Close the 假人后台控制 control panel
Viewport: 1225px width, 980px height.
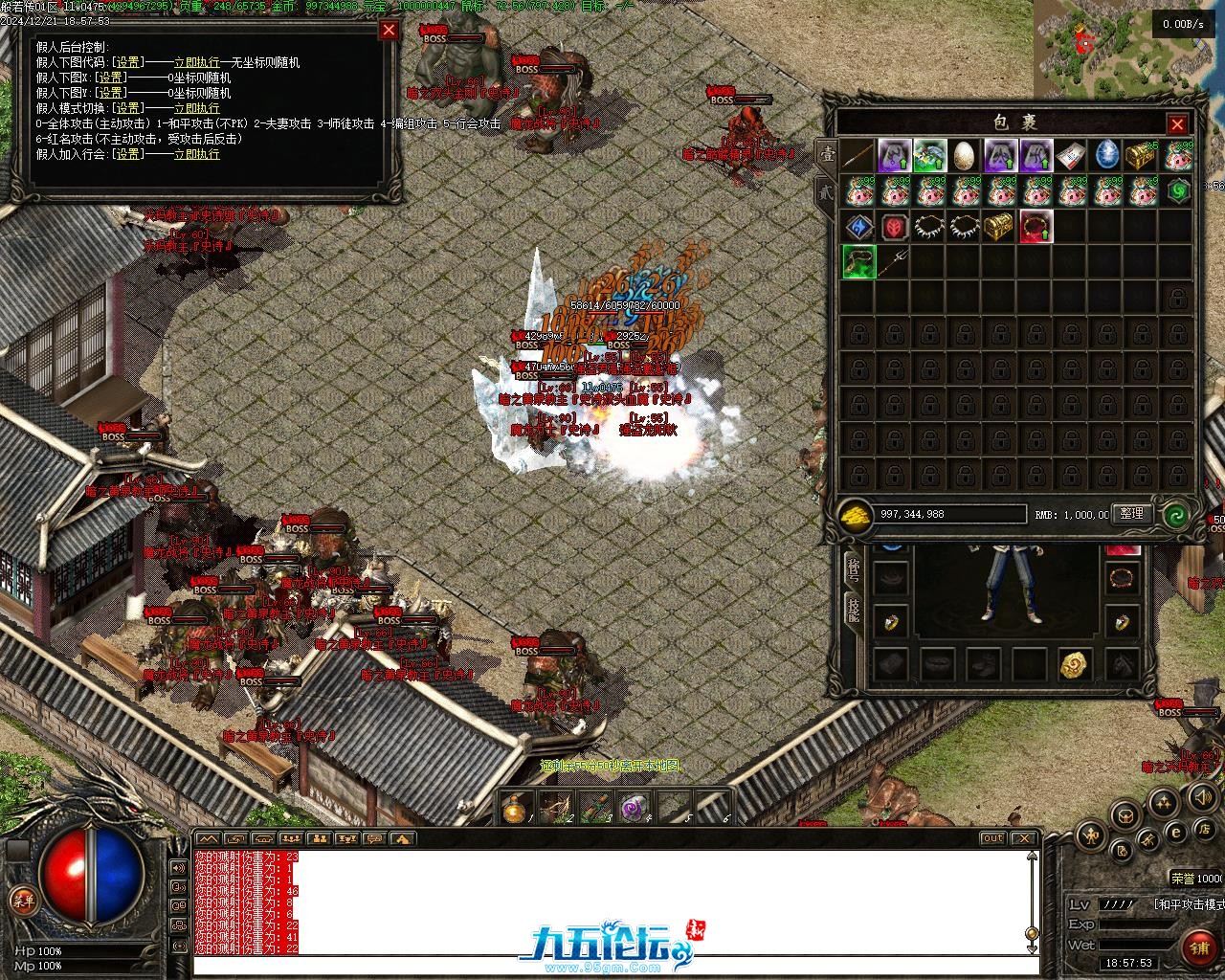pyautogui.click(x=389, y=30)
